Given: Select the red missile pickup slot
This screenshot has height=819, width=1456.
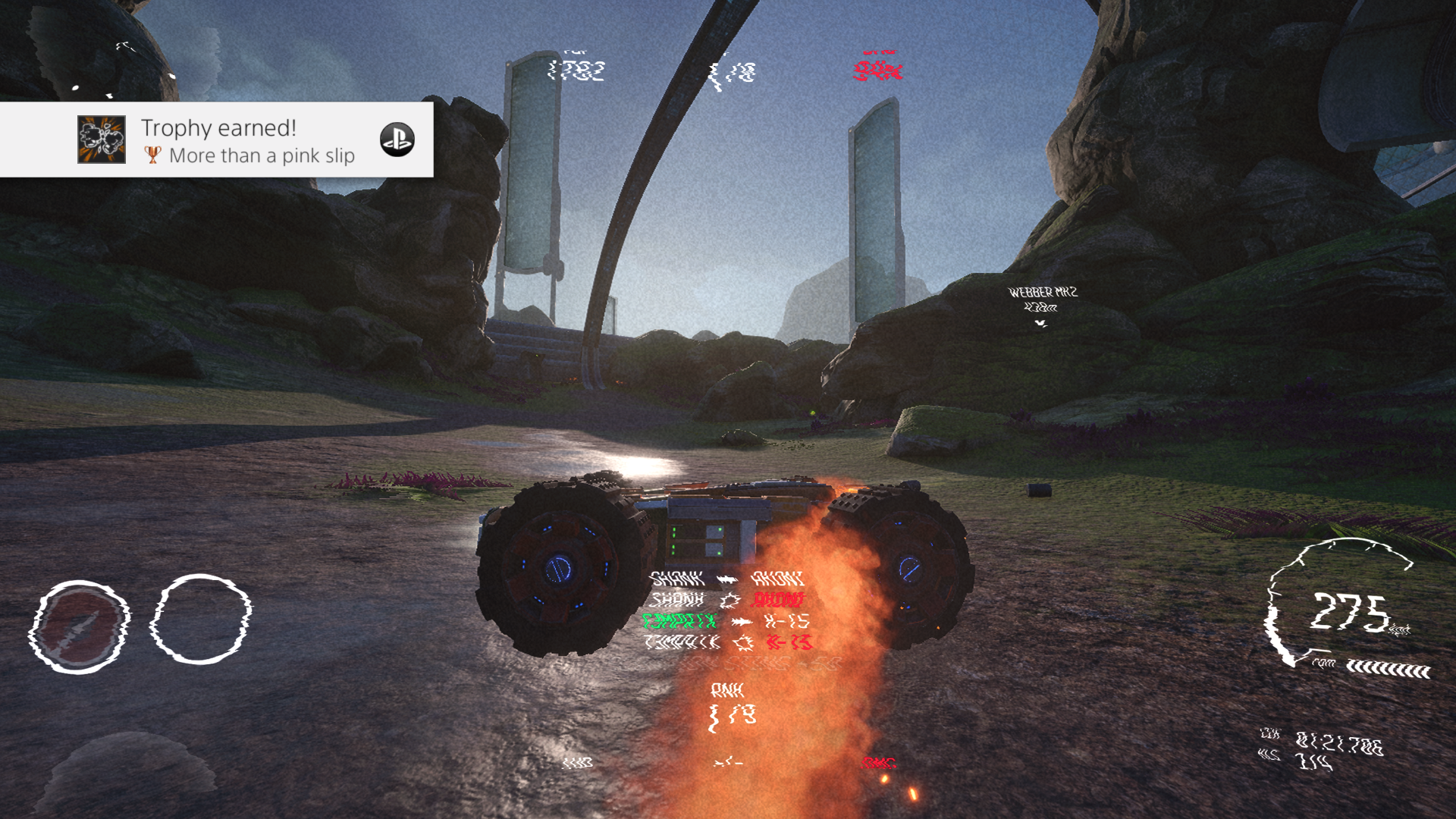Looking at the screenshot, I should coord(79,626).
